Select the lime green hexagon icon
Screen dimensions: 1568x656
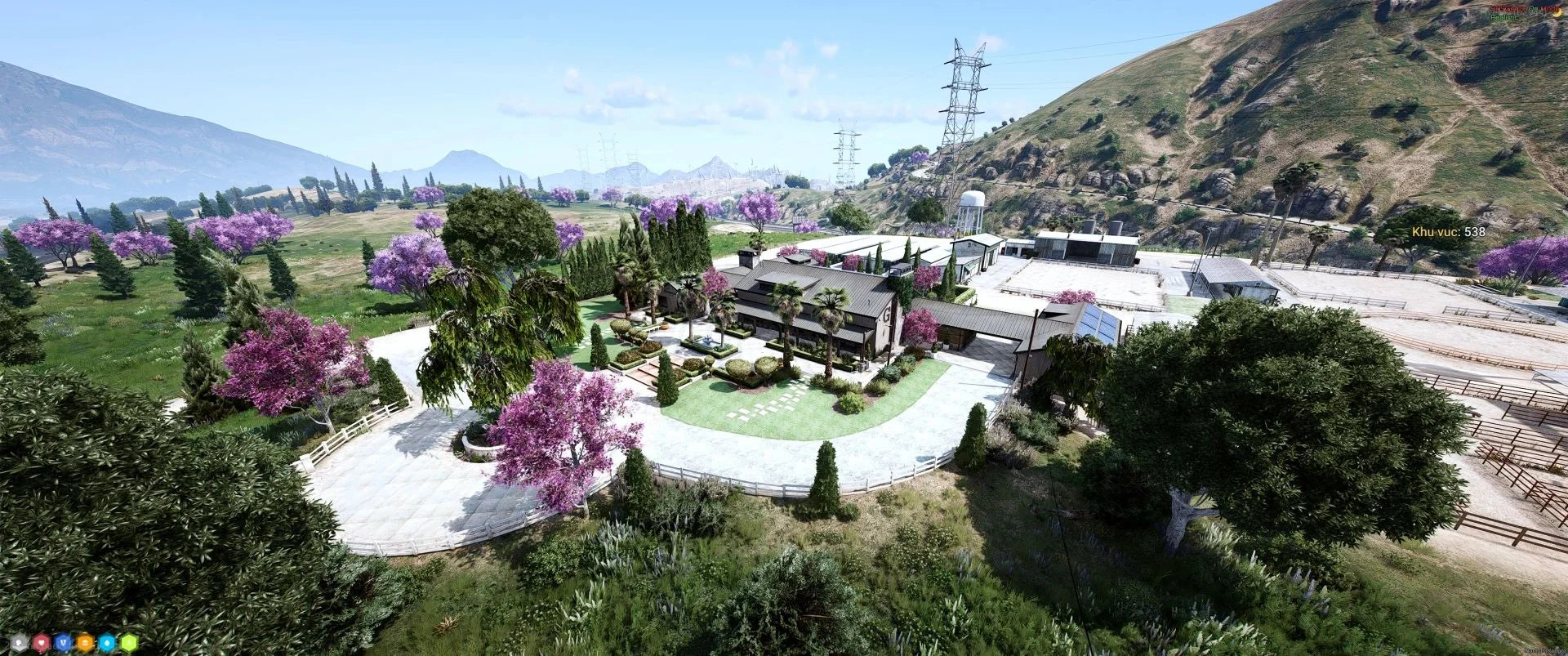(129, 642)
